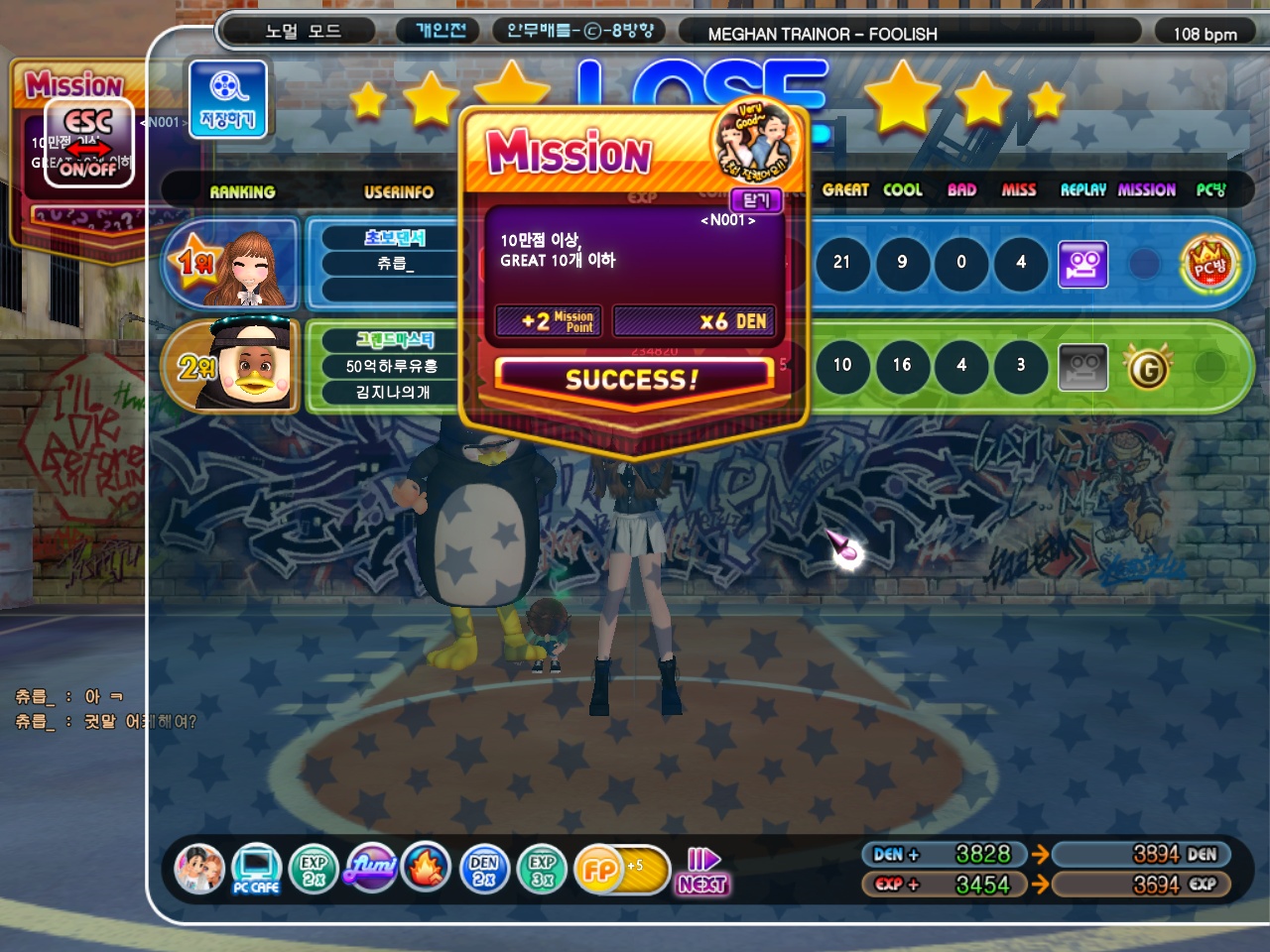
Task: Click the couple icon in the bonus bar
Action: click(199, 869)
